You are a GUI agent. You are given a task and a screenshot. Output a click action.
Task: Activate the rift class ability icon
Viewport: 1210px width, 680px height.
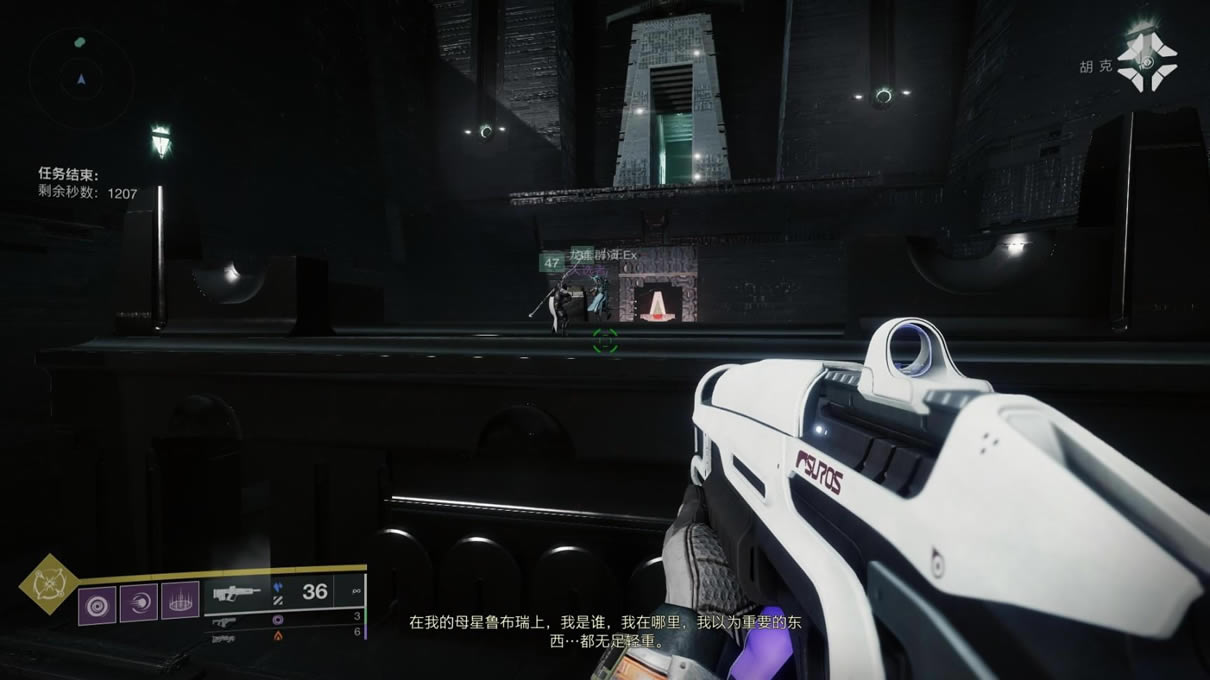coord(180,603)
